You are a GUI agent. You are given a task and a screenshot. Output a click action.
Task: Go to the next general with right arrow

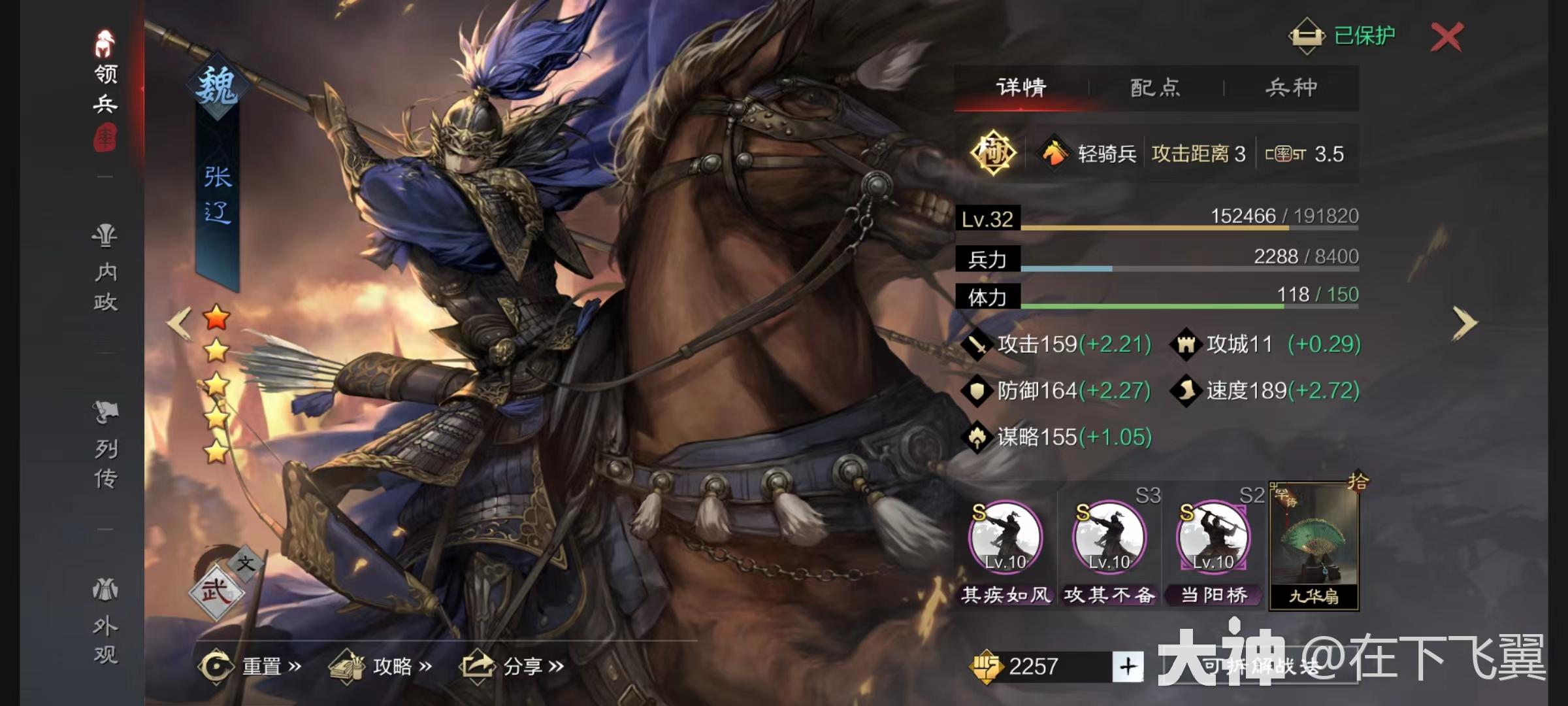pos(1464,322)
